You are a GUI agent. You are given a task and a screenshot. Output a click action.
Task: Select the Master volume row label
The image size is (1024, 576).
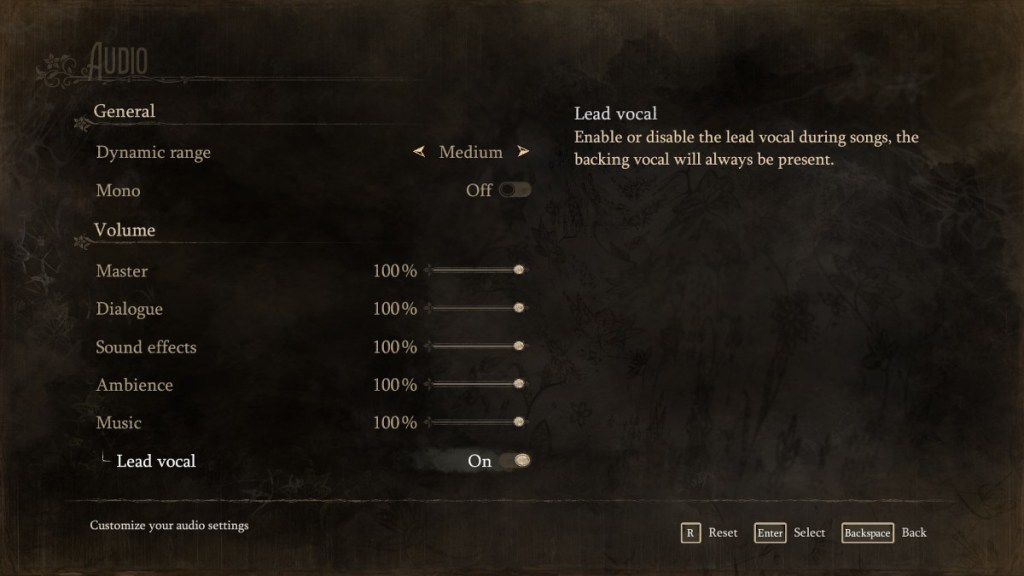point(122,271)
